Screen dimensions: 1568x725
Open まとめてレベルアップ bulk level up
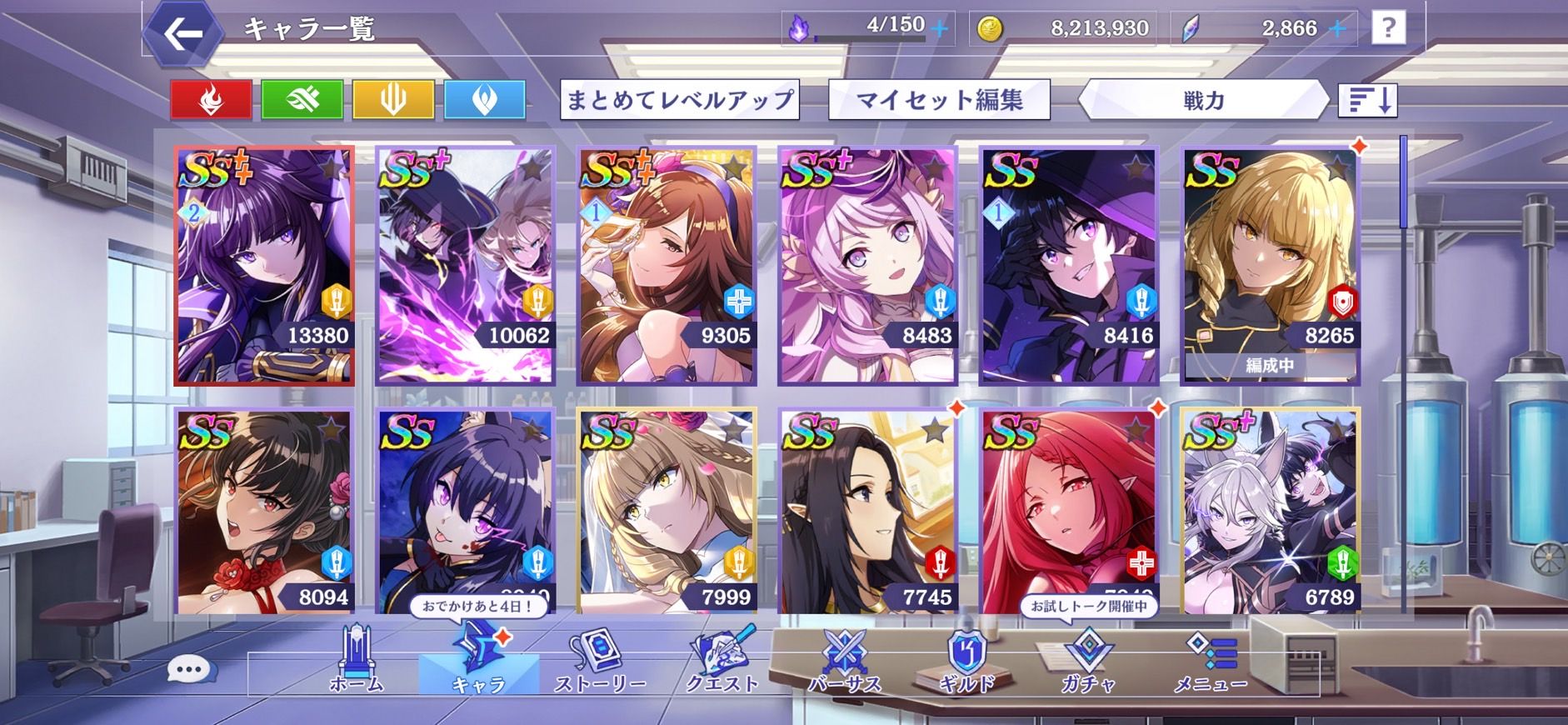pos(679,100)
